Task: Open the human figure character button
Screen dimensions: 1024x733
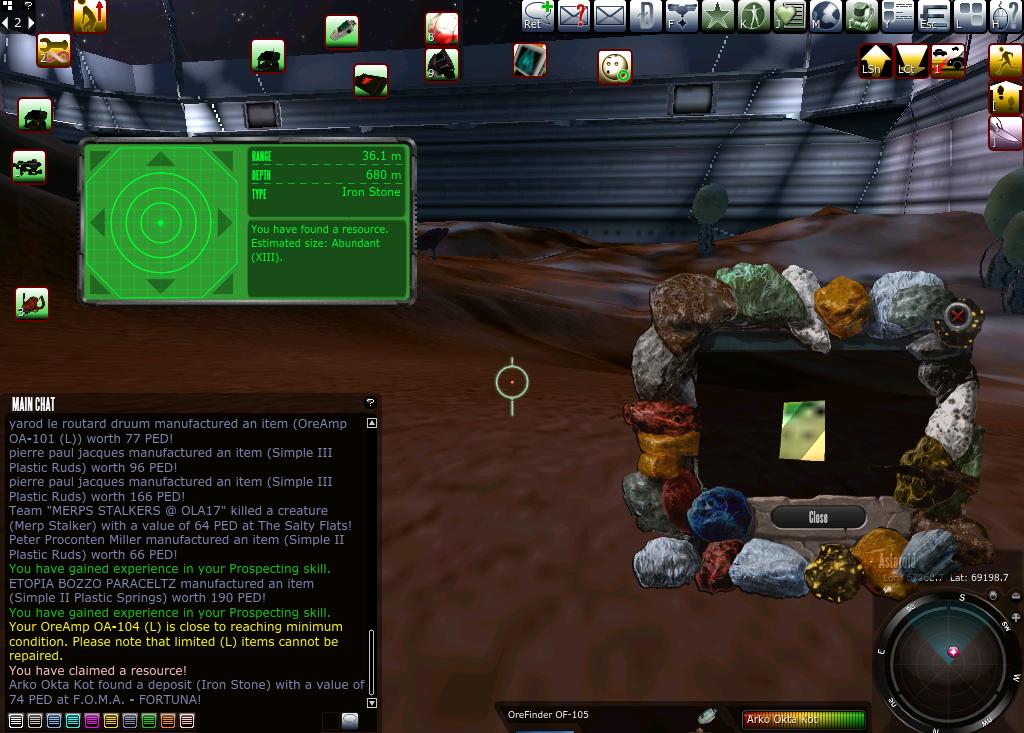Action: click(x=753, y=16)
